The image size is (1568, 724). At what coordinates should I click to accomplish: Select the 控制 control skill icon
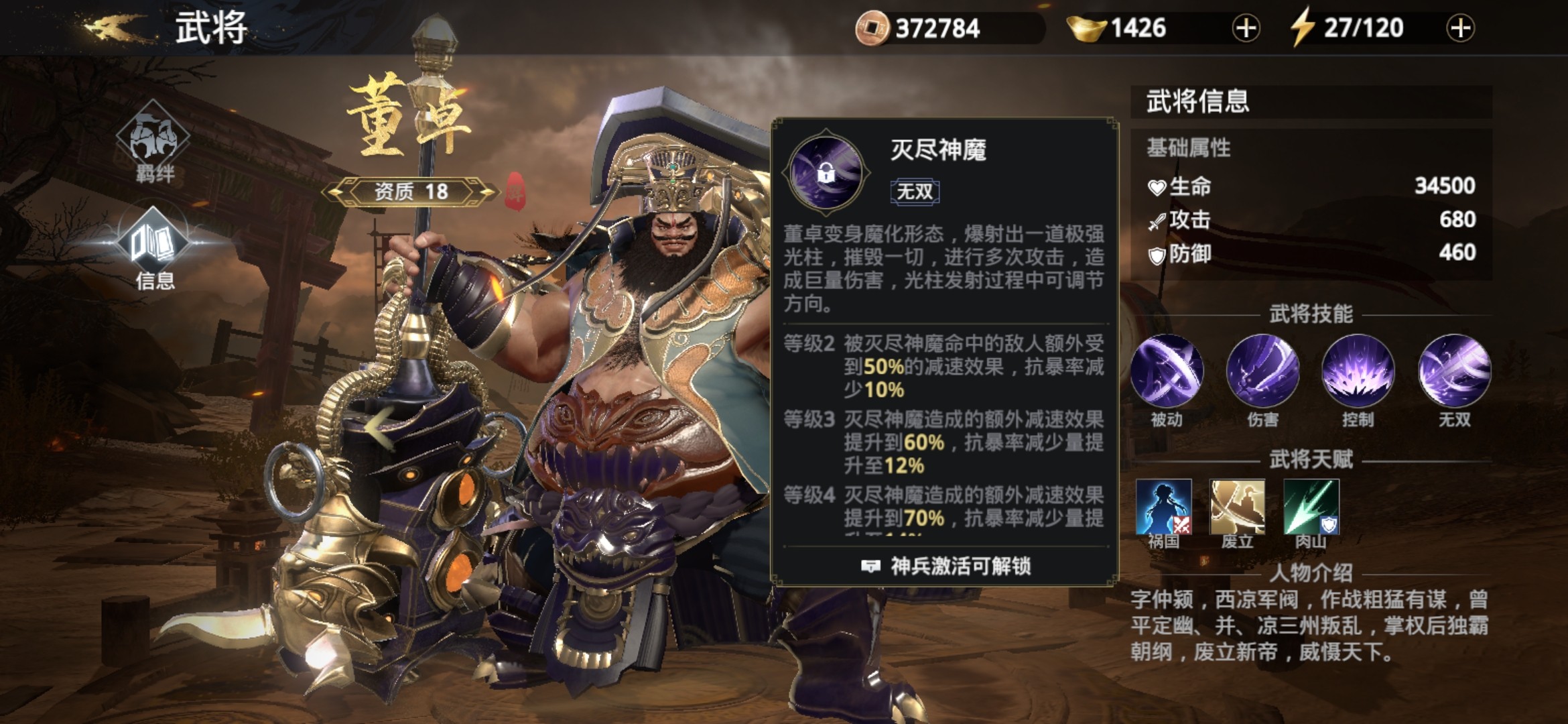(x=1358, y=371)
